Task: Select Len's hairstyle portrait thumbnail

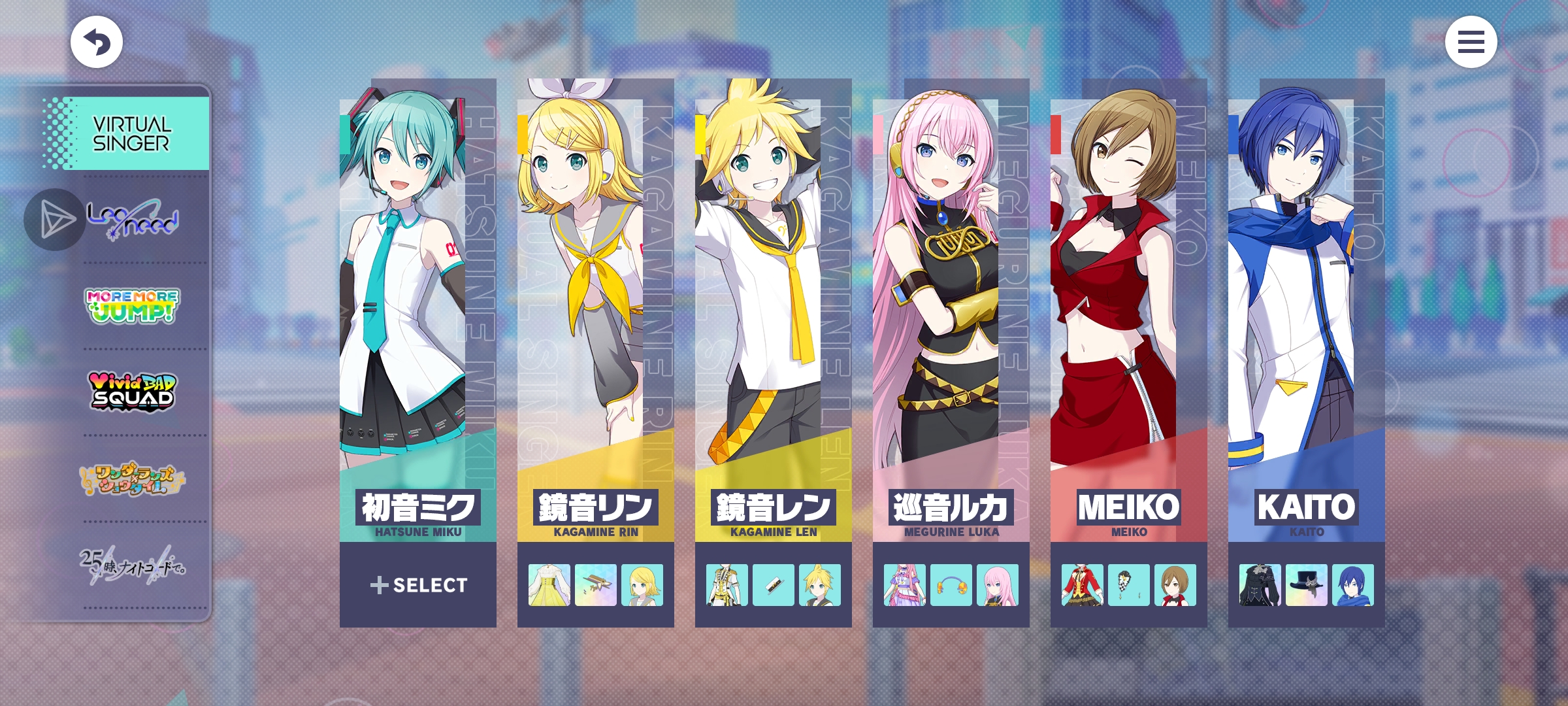Action: pos(820,585)
